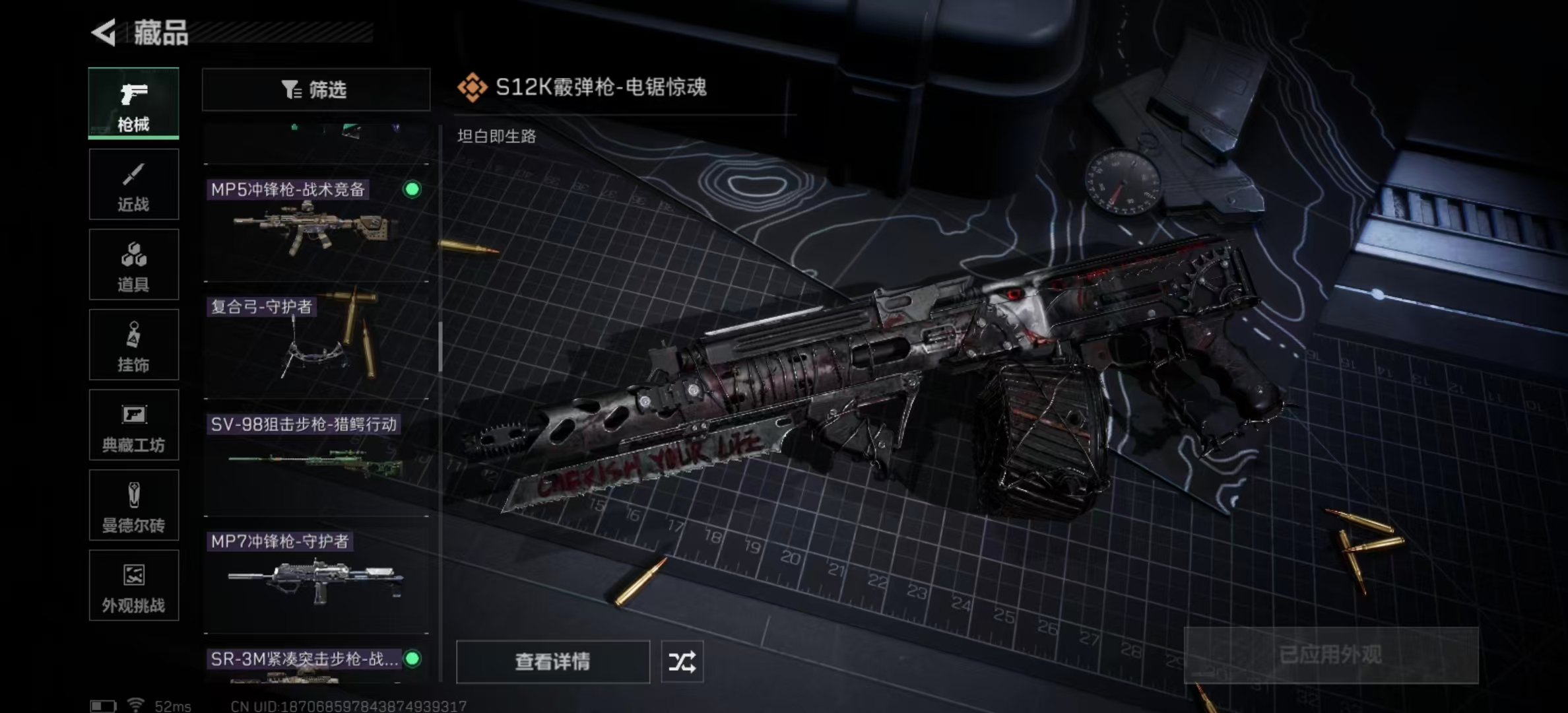
Task: Select the SV-98狙击步枪-猎鳄行动 skin
Action: [x=316, y=459]
